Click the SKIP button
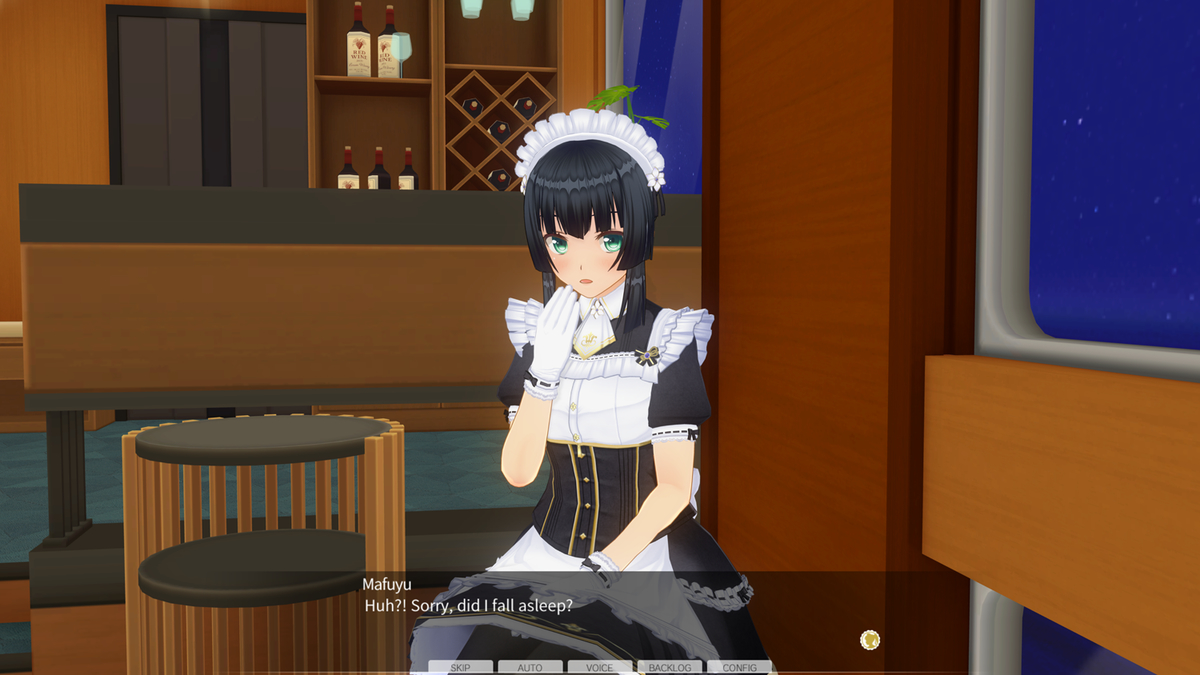 point(460,667)
